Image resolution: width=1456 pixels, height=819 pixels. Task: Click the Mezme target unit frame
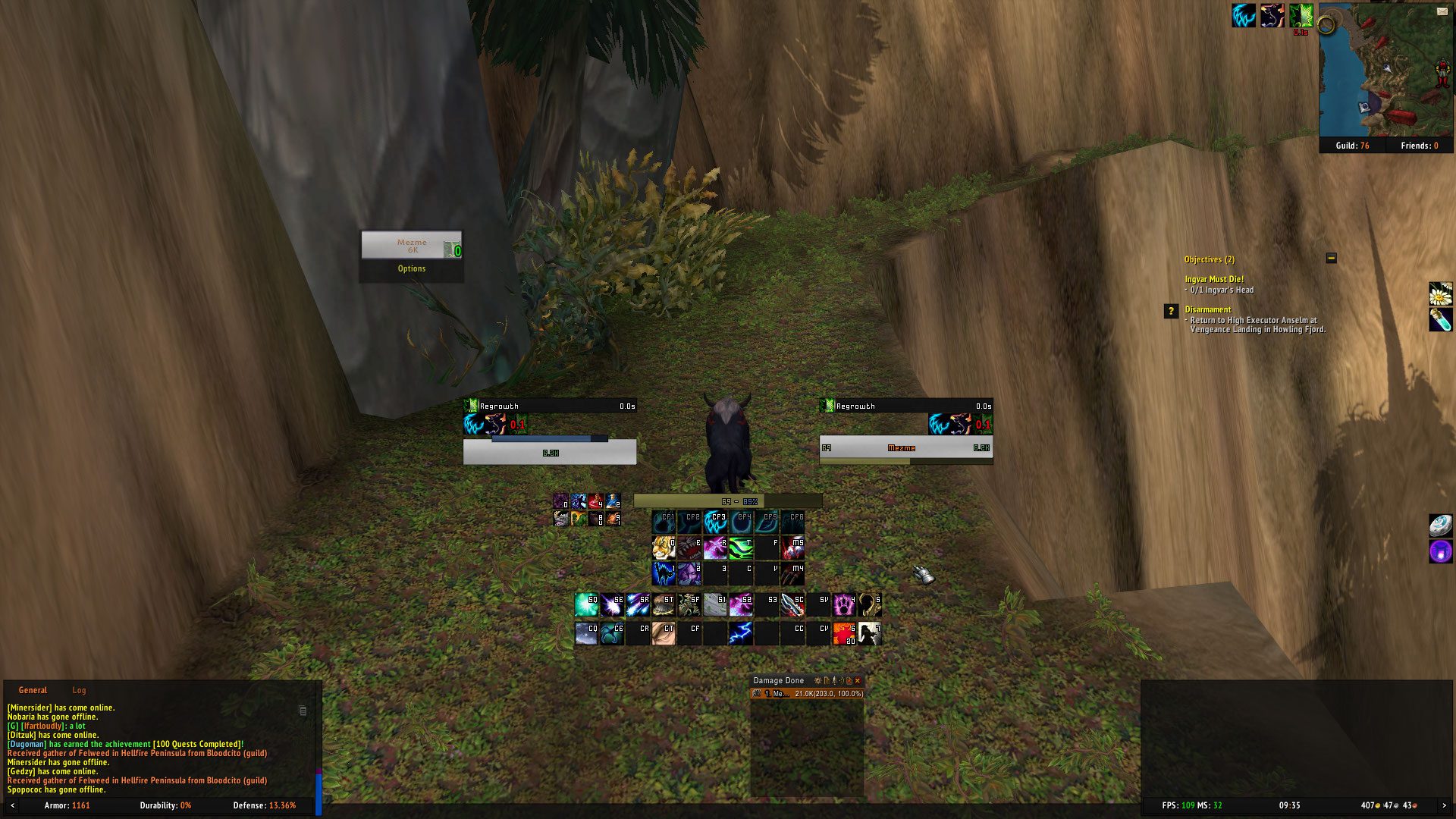click(905, 448)
